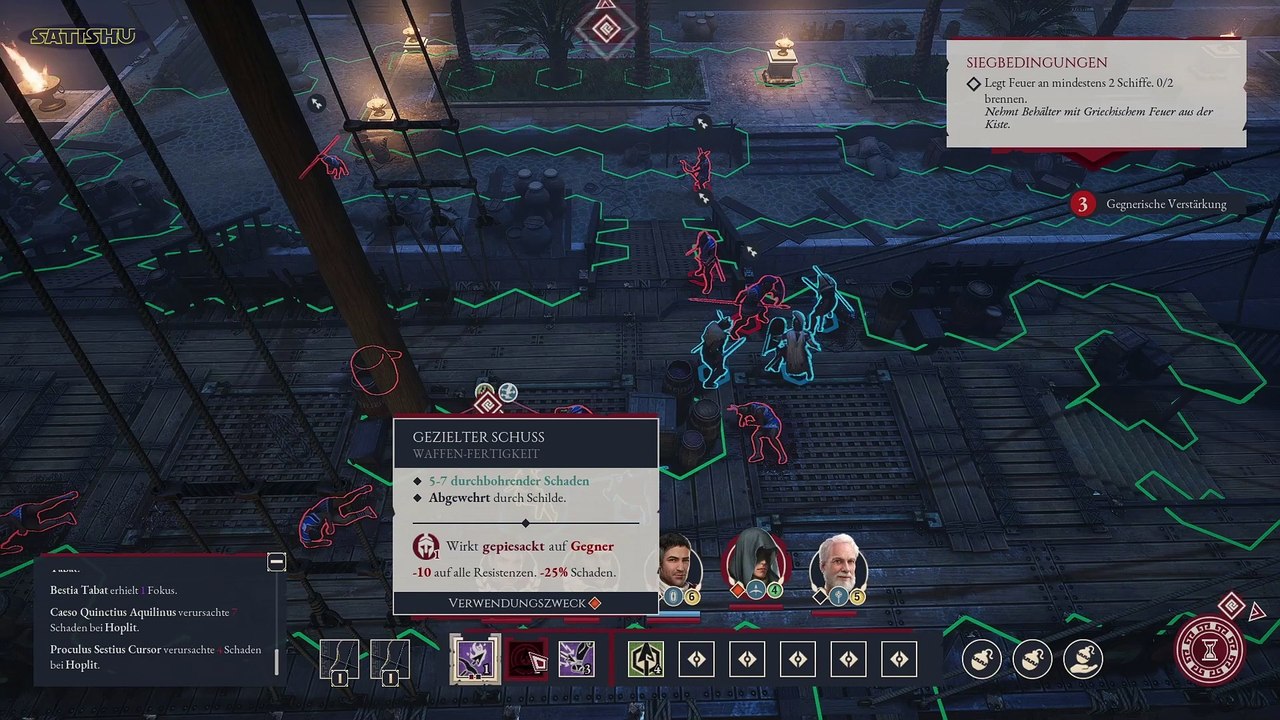Click the meander diamond icon above hourglass
Image resolution: width=1280 pixels, height=720 pixels.
tap(1232, 605)
